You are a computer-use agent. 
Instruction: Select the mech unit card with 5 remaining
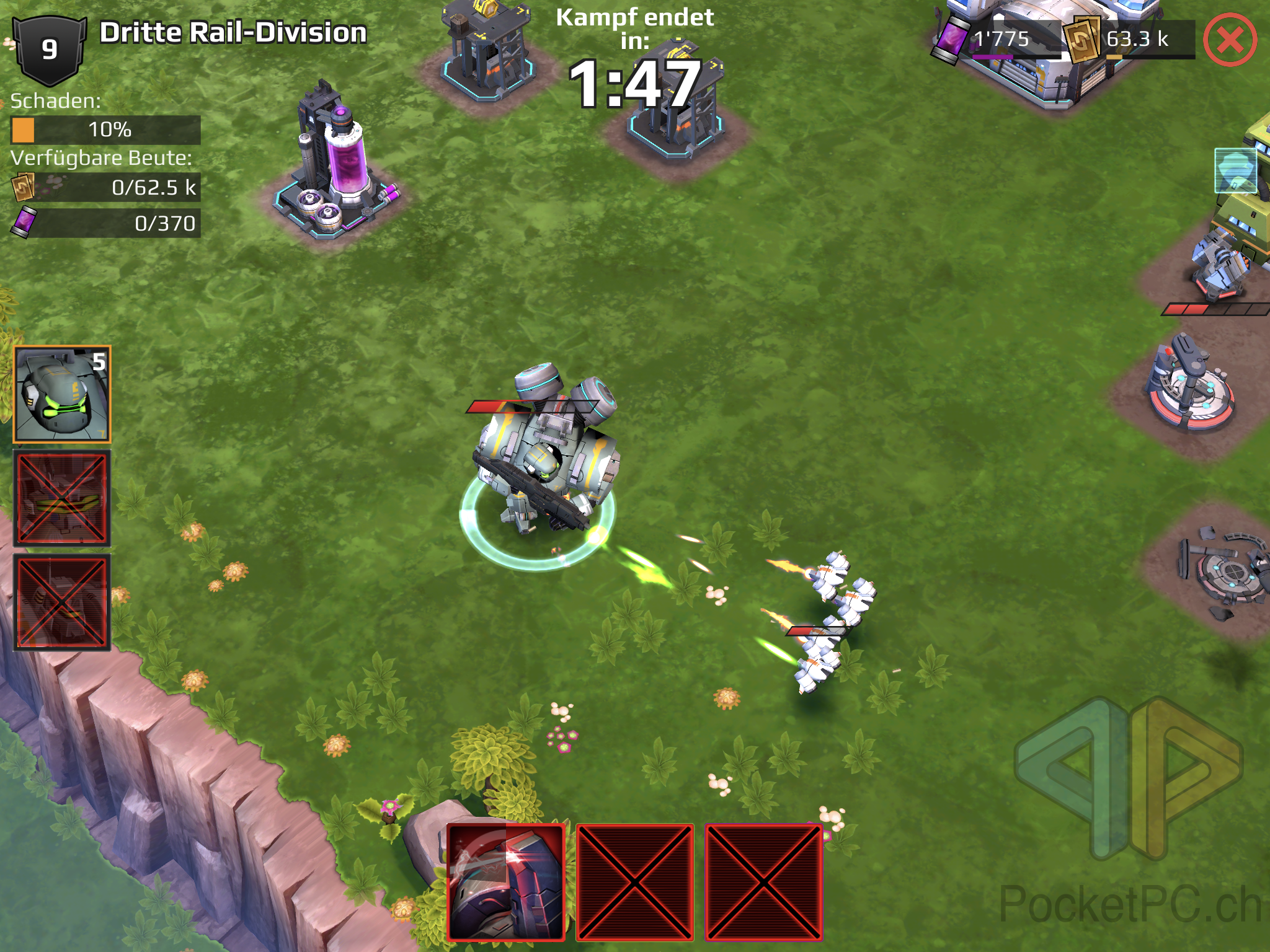tap(62, 394)
